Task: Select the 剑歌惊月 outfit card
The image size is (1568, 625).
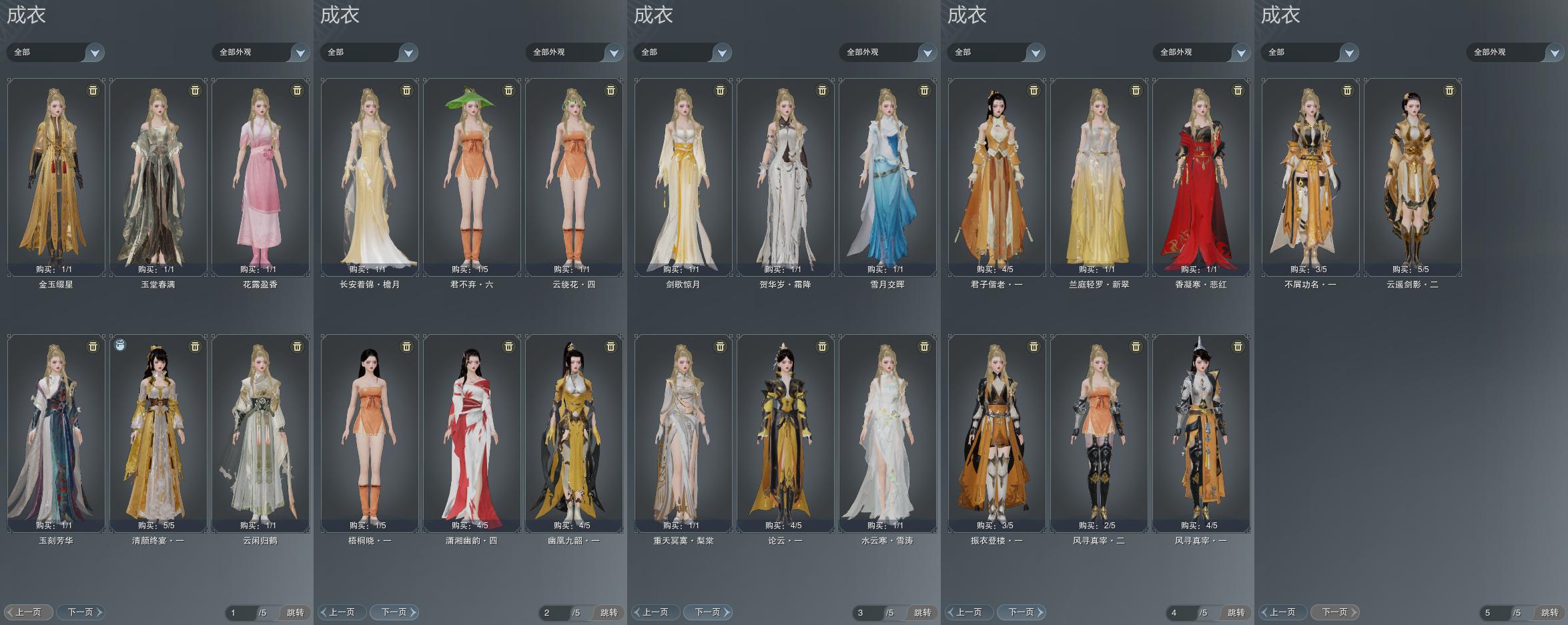Action: [x=683, y=177]
